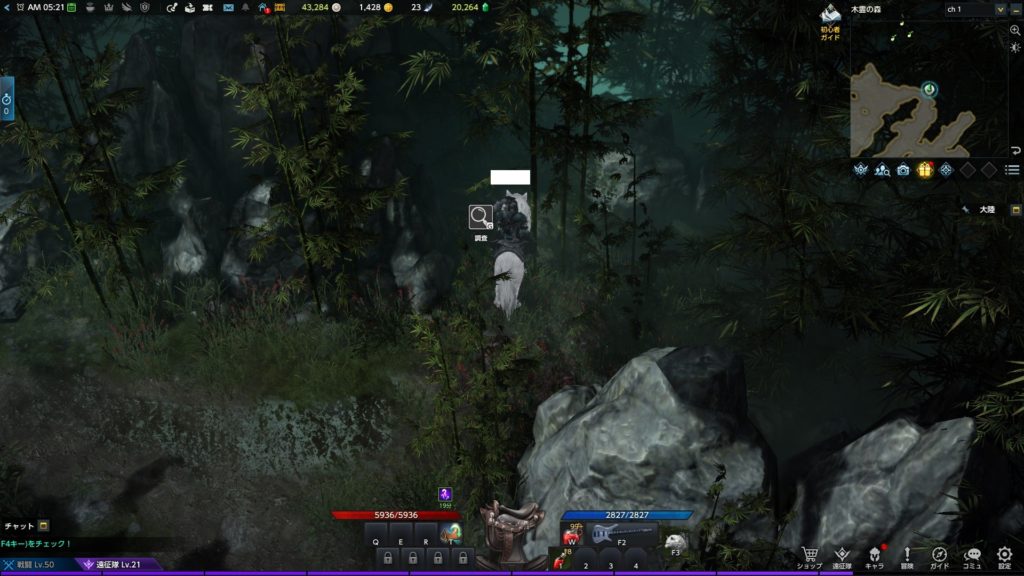Viewport: 1024px width, 576px height.
Task: Open the ショップ (shop) menu
Action: click(x=810, y=555)
